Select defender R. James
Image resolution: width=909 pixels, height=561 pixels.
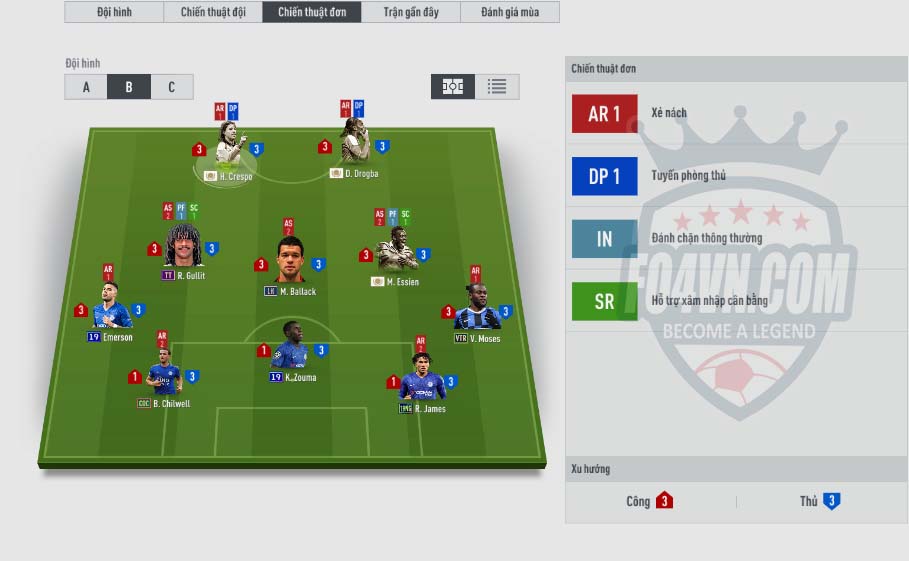click(422, 378)
